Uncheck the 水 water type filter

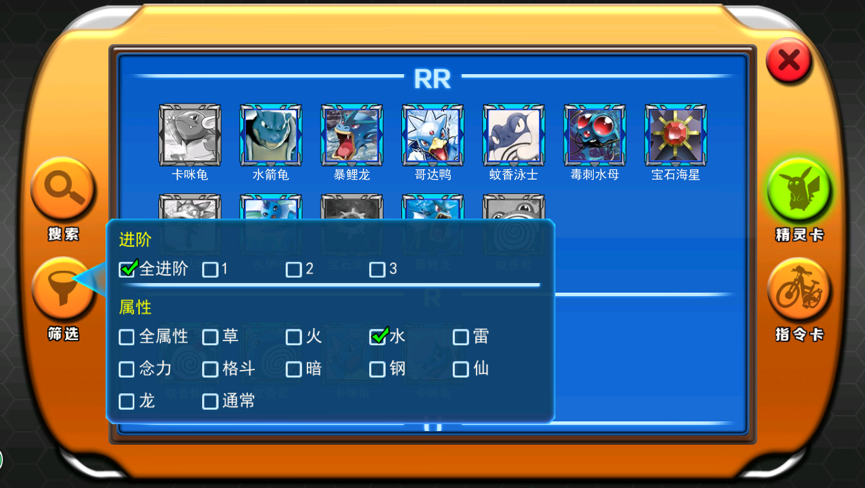click(378, 337)
